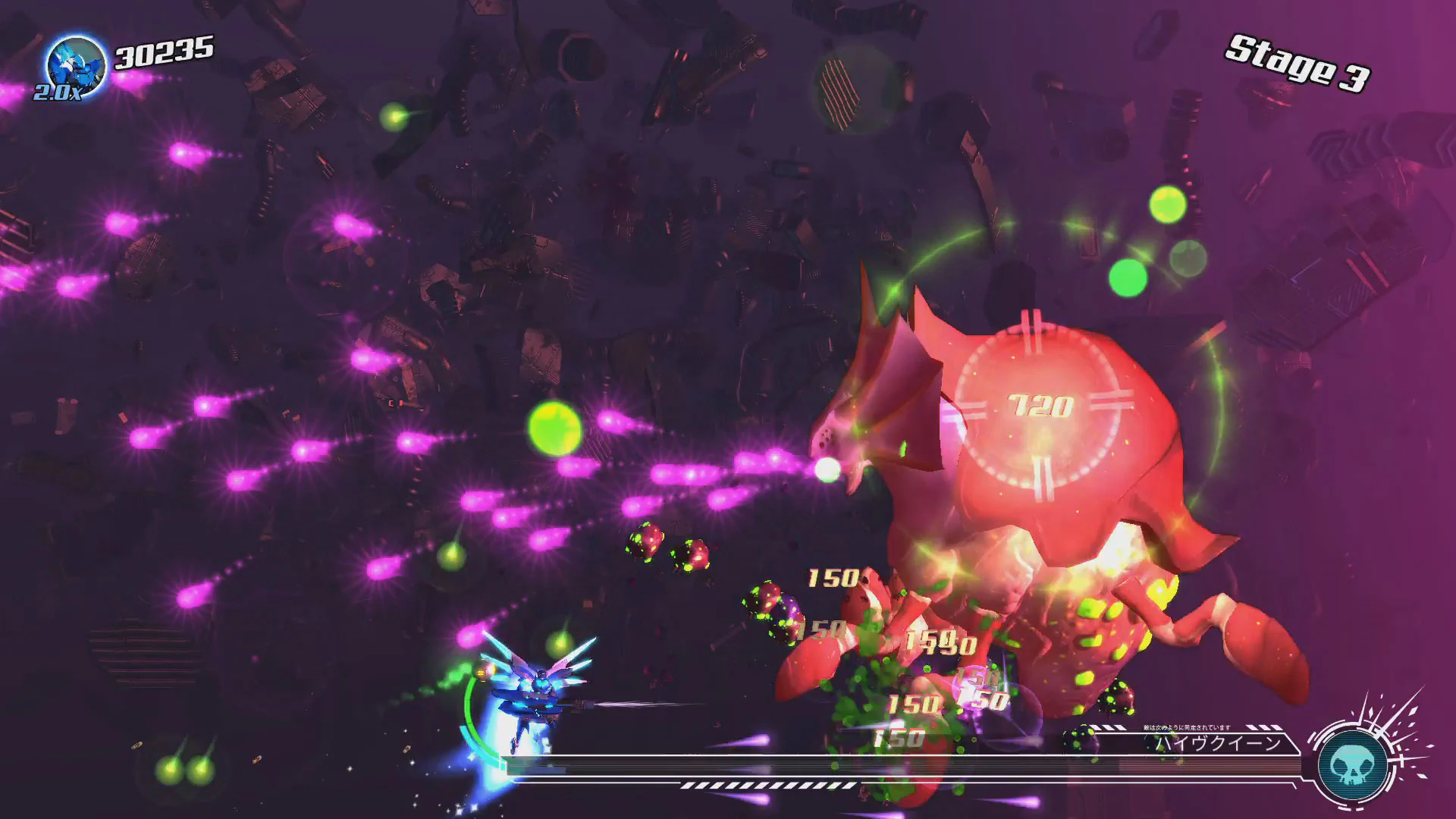
Task: Click a 150 damage number popup
Action: (x=832, y=578)
